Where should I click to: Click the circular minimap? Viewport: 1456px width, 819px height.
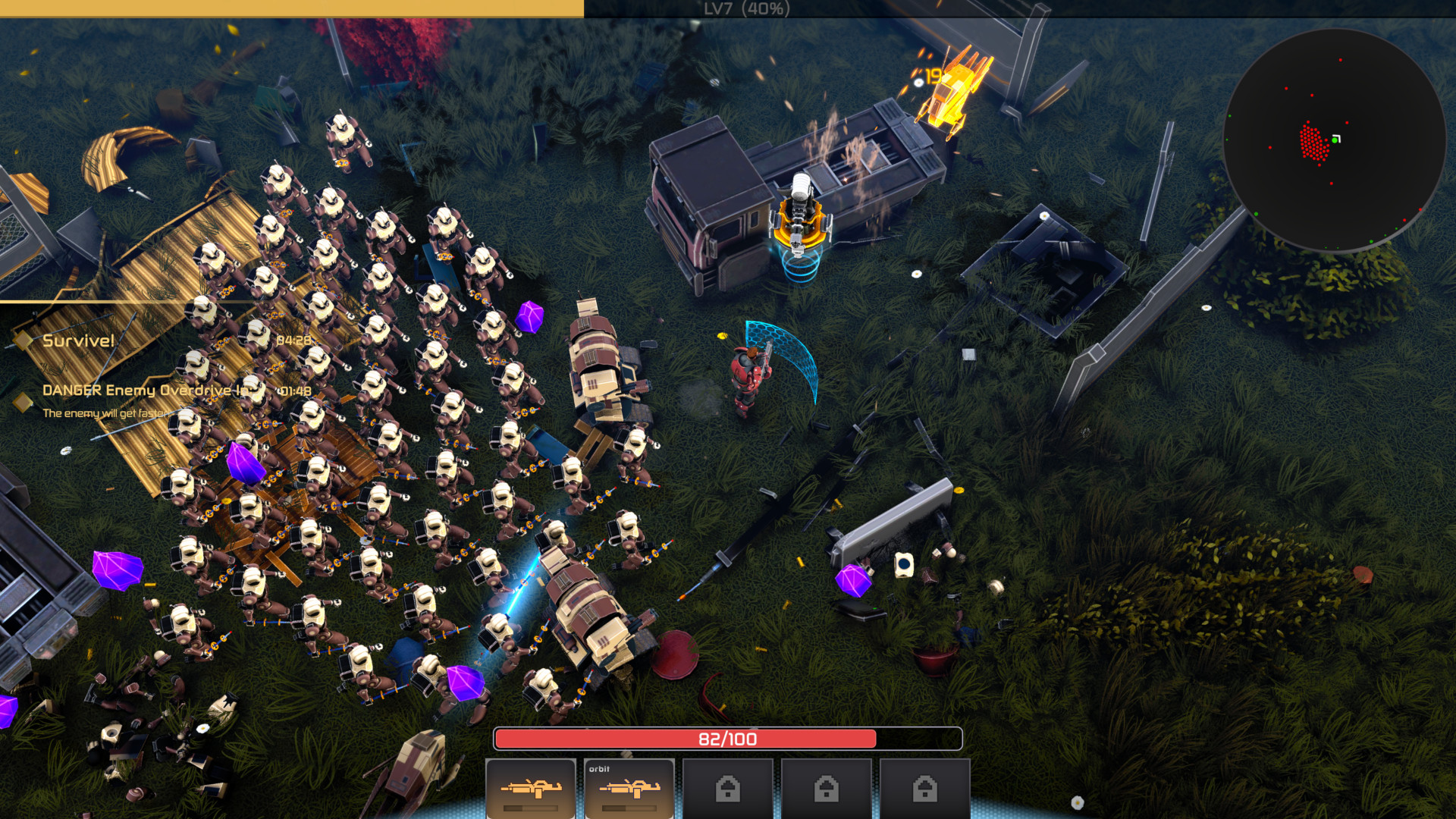[x=1333, y=140]
